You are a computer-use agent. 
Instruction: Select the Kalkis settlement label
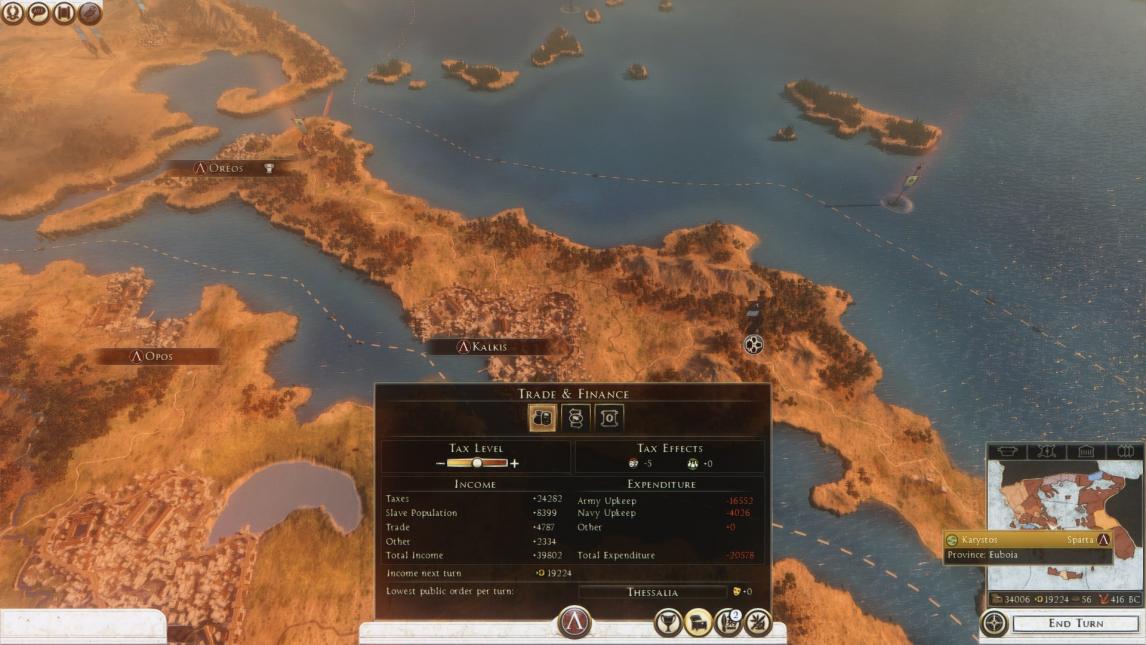tap(488, 347)
